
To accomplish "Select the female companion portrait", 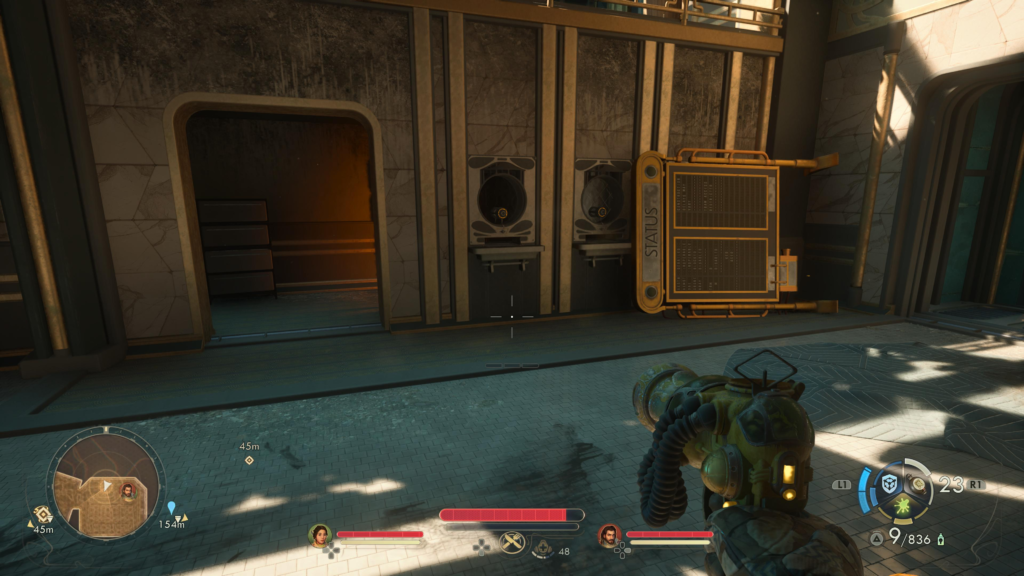I will click(320, 535).
